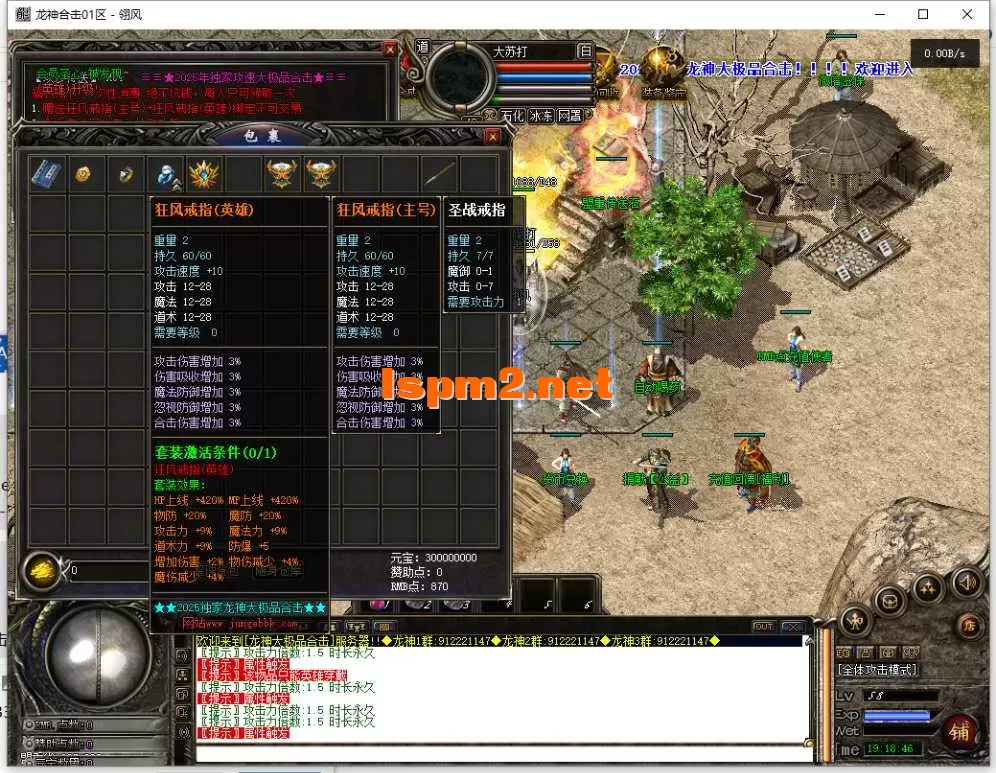Choose the starburst blue-gem medal item

pyautogui.click(x=204, y=174)
